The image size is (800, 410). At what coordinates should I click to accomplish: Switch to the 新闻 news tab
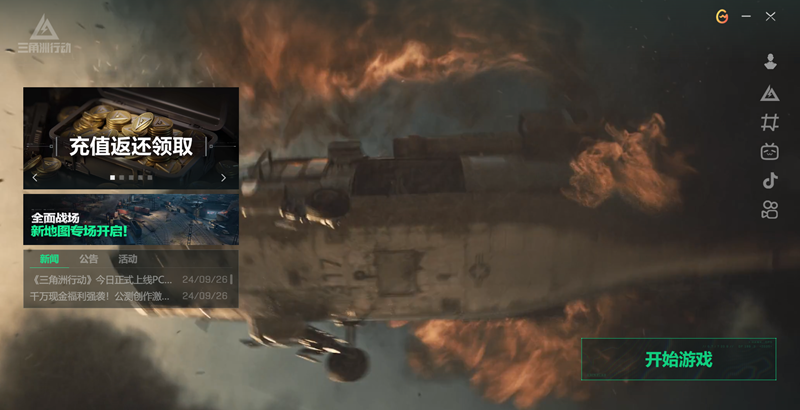[x=49, y=260]
